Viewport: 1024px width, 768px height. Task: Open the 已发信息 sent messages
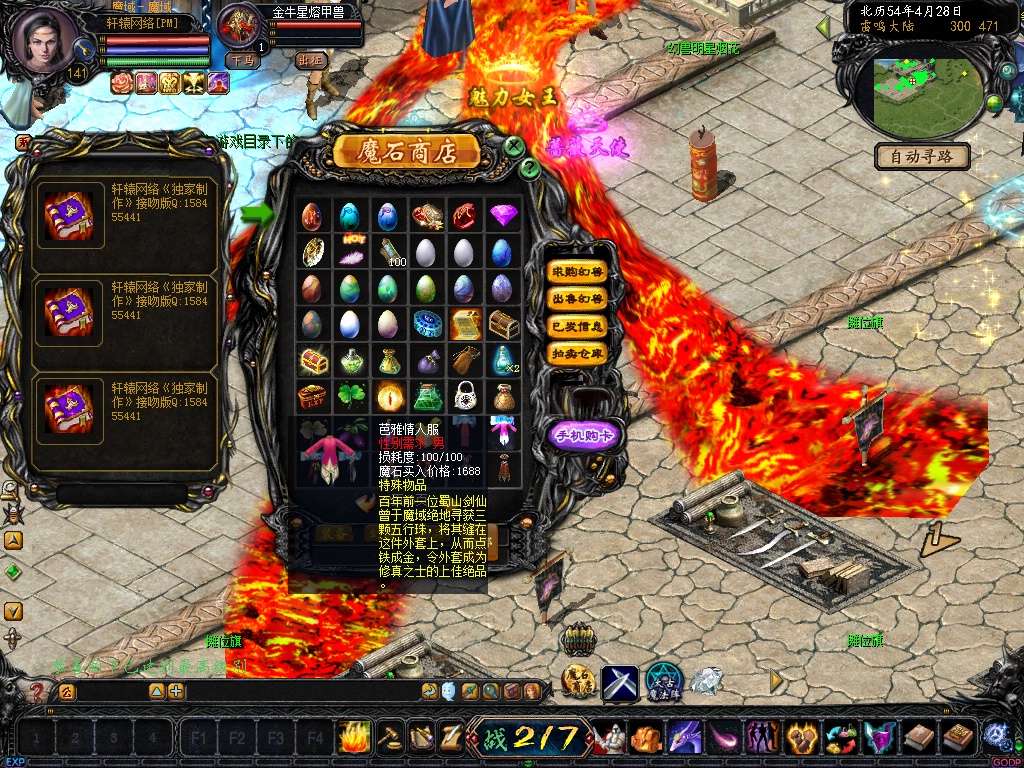(x=578, y=326)
